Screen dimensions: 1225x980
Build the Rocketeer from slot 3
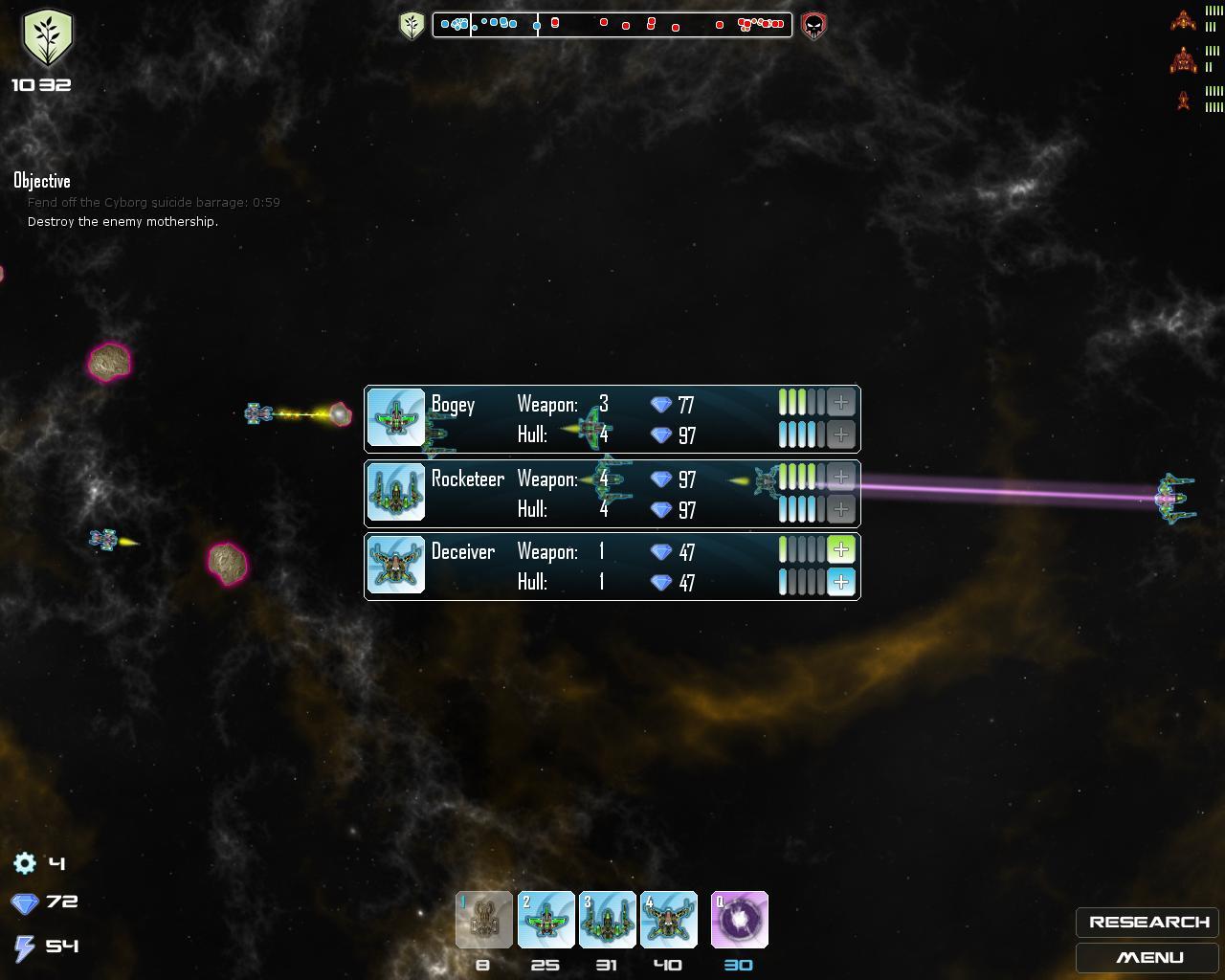[608, 920]
